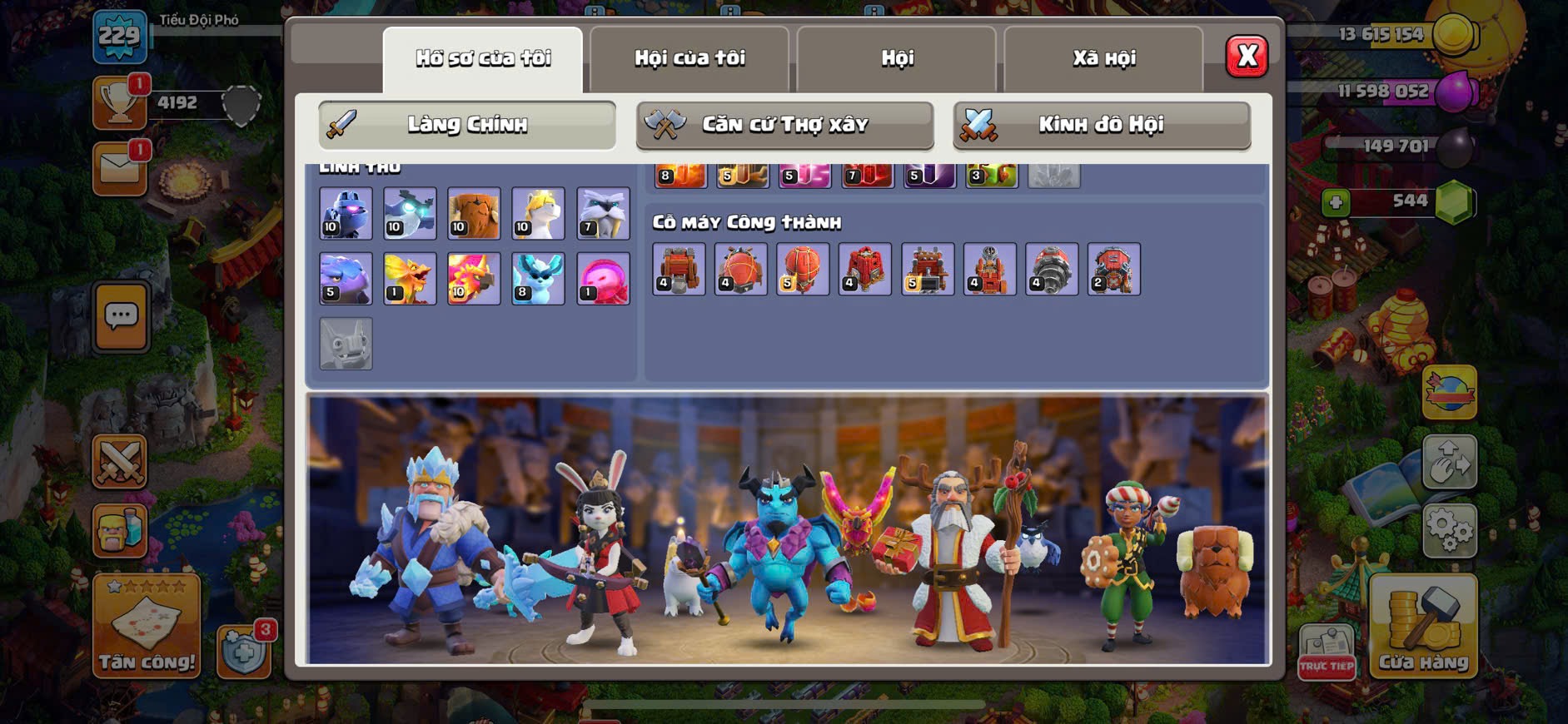Select the Wall Wrecker siege machine

tap(679, 270)
